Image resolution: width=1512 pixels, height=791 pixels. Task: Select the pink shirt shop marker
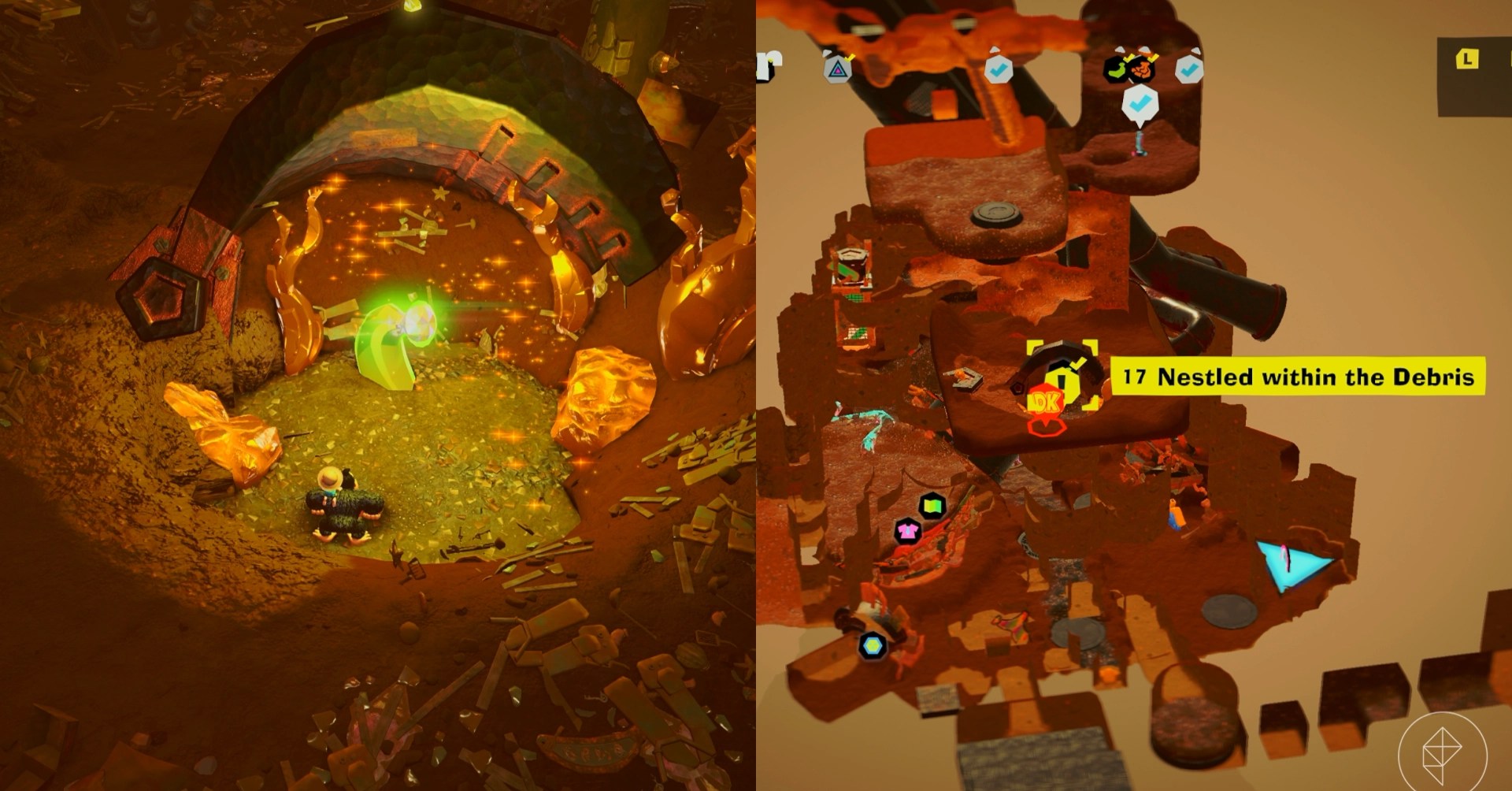[908, 530]
